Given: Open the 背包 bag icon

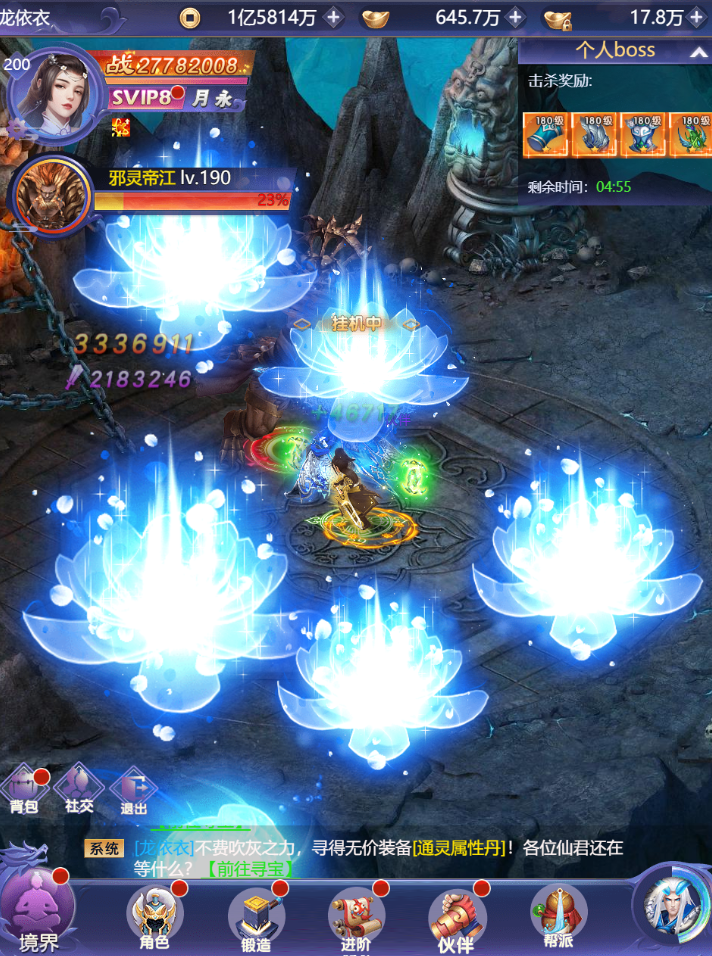Looking at the screenshot, I should point(24,787).
